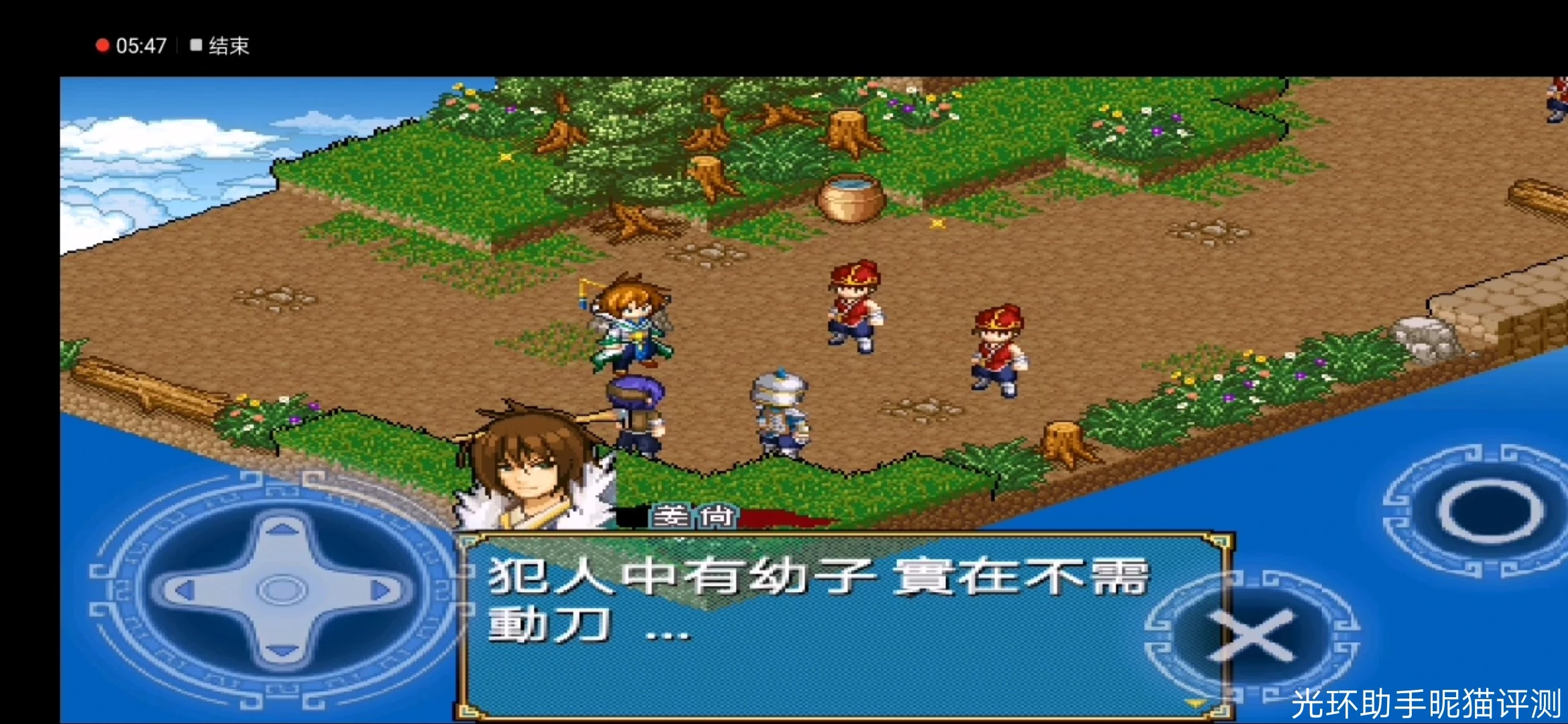
Task: Tap the D-pad left arrow
Action: pos(182,591)
